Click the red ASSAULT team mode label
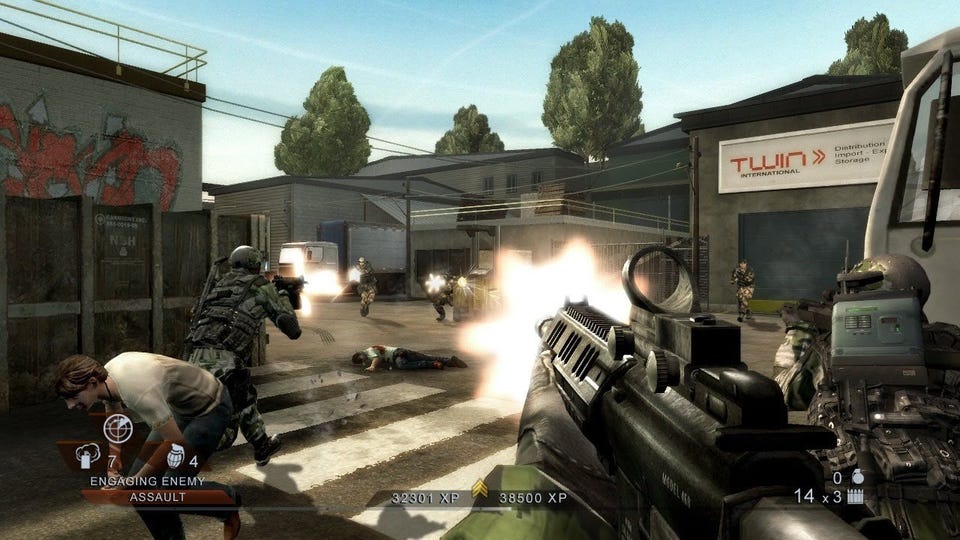 point(146,496)
